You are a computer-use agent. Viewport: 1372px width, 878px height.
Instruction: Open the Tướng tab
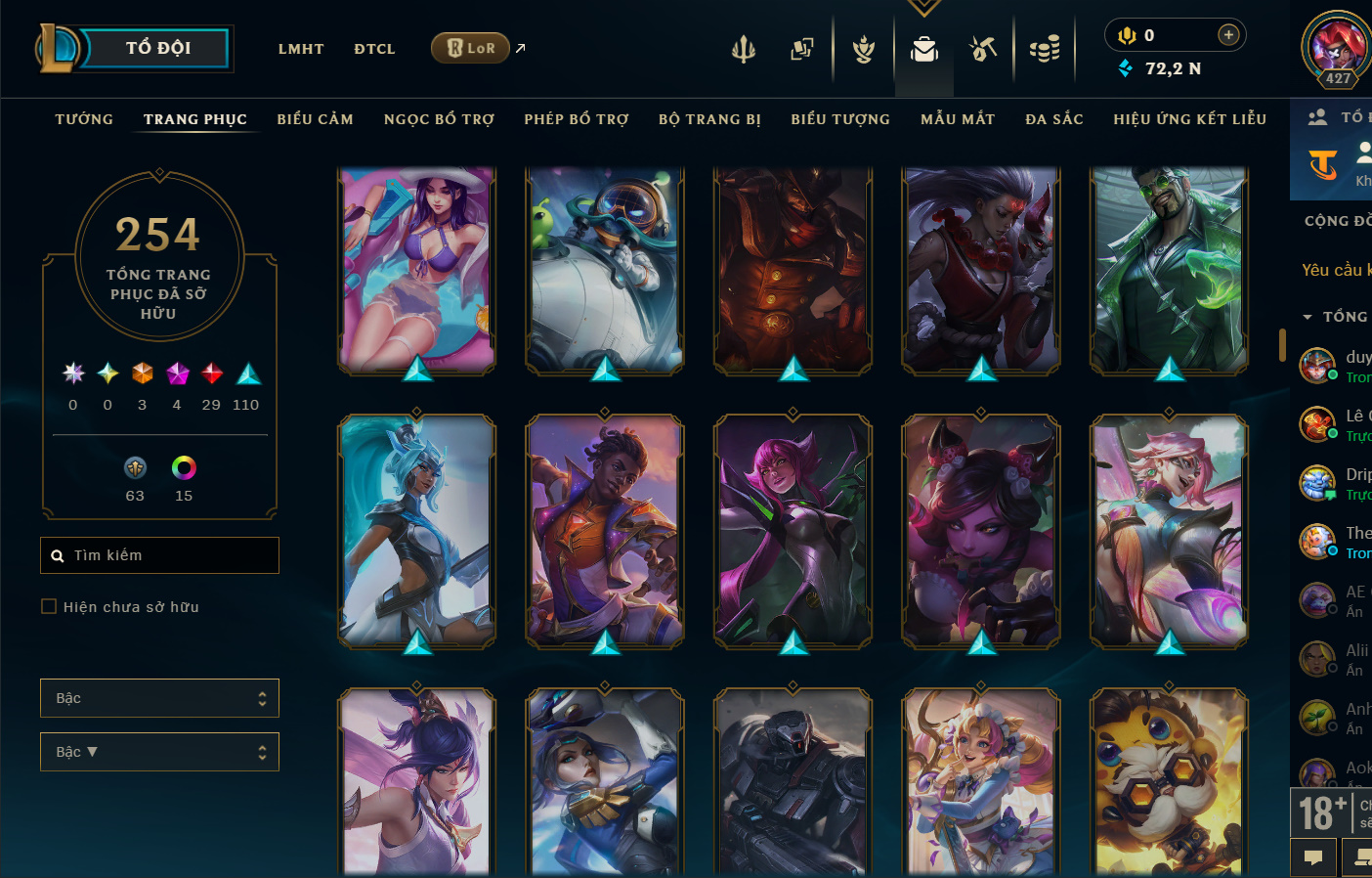coord(84,119)
